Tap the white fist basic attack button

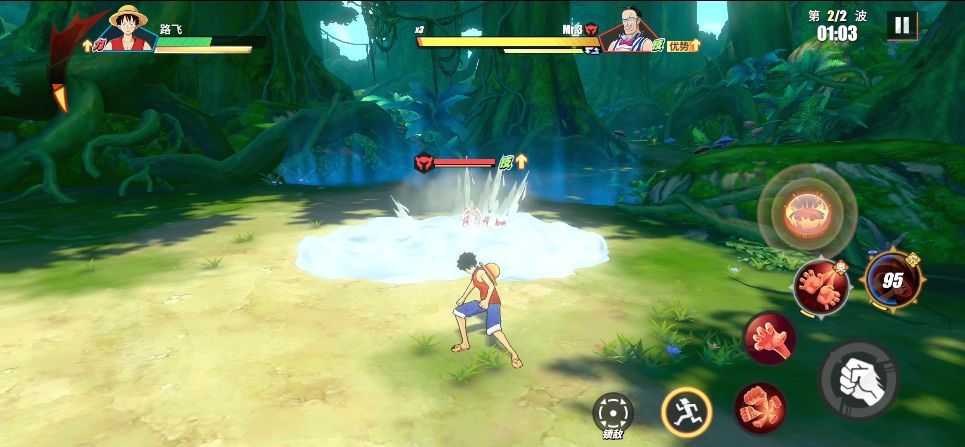pos(858,379)
